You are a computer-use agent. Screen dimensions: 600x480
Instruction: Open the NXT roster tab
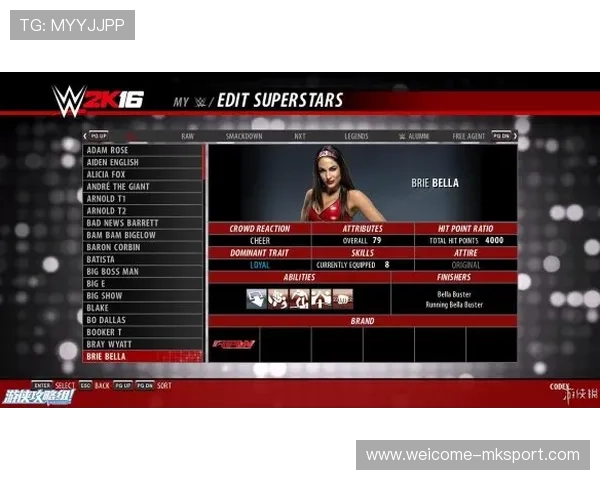pyautogui.click(x=300, y=136)
